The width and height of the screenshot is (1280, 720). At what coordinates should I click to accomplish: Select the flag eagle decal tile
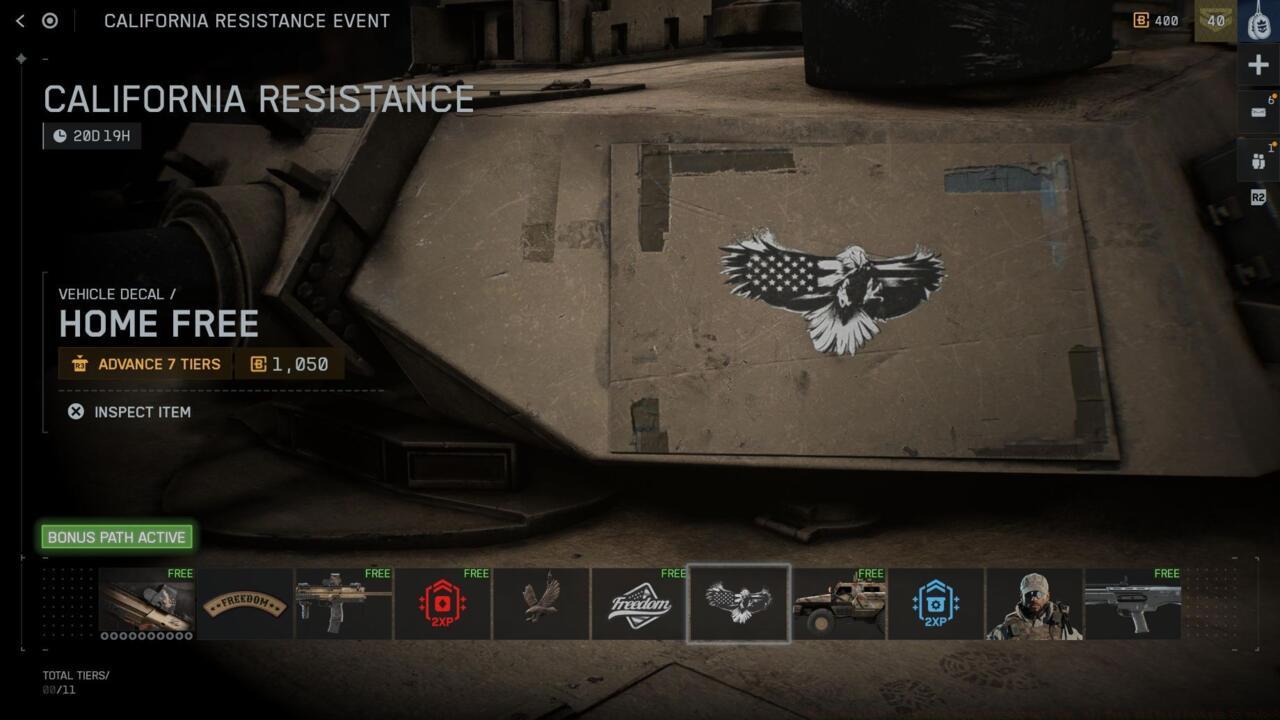point(739,604)
